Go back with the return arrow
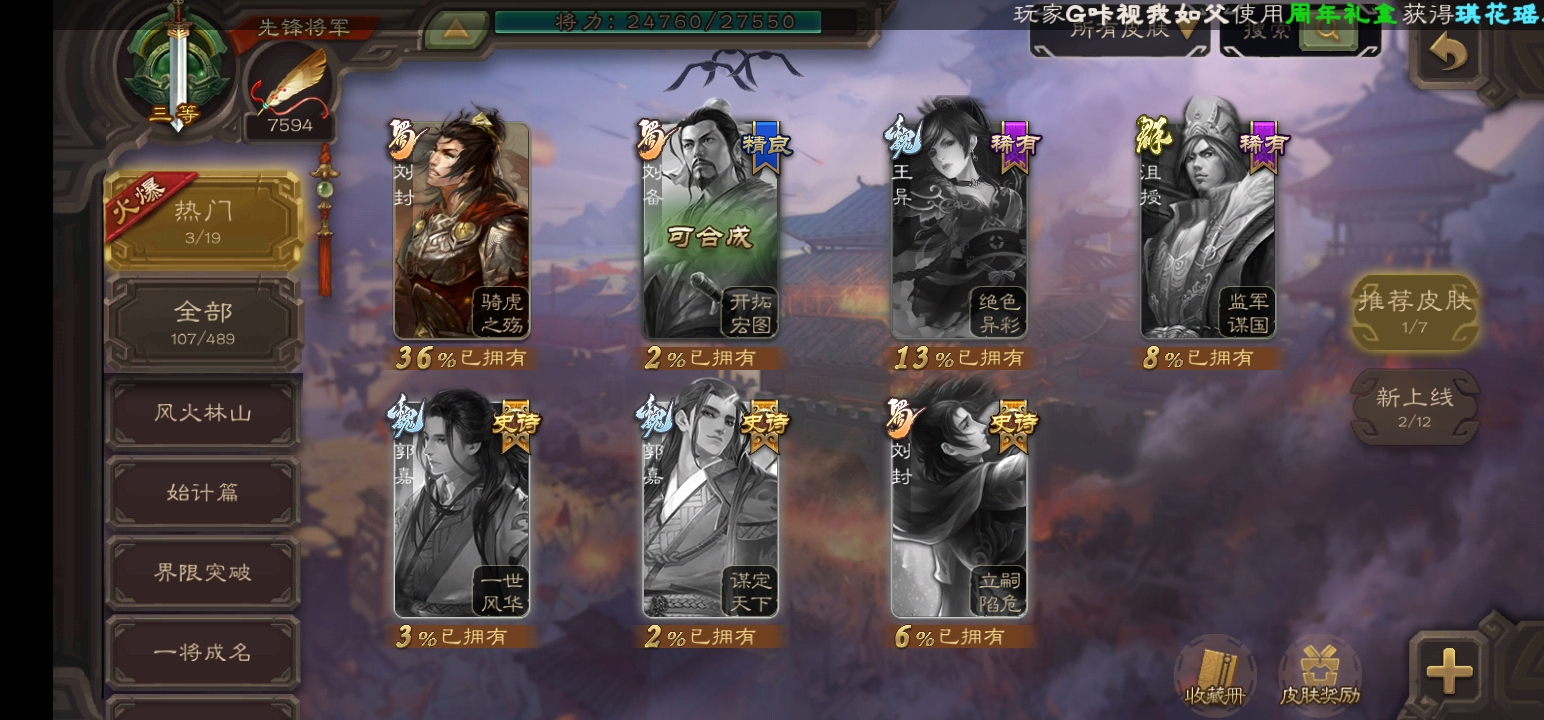Screen dimensions: 1544x720 point(1449,50)
